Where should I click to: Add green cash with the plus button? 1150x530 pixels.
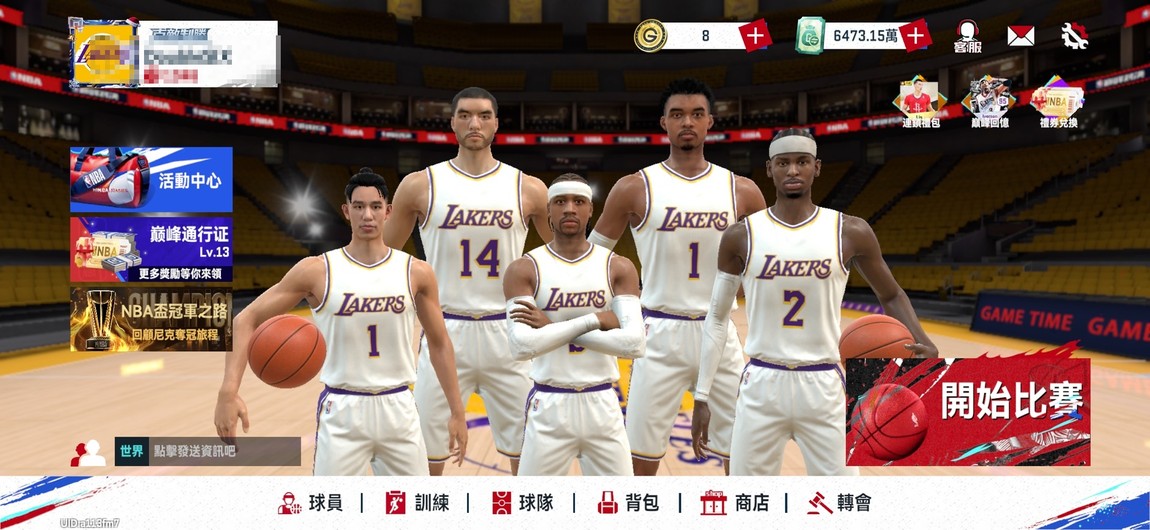point(915,36)
